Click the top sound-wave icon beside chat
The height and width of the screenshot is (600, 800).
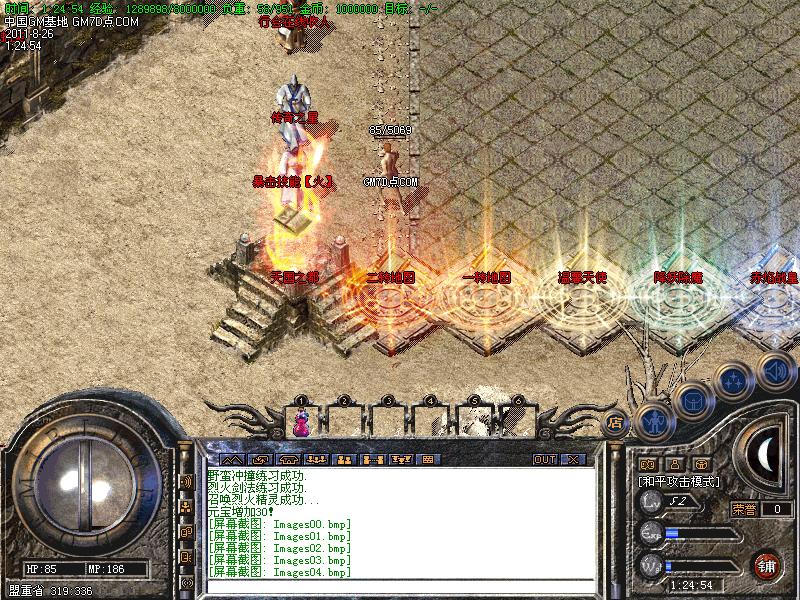(x=186, y=482)
